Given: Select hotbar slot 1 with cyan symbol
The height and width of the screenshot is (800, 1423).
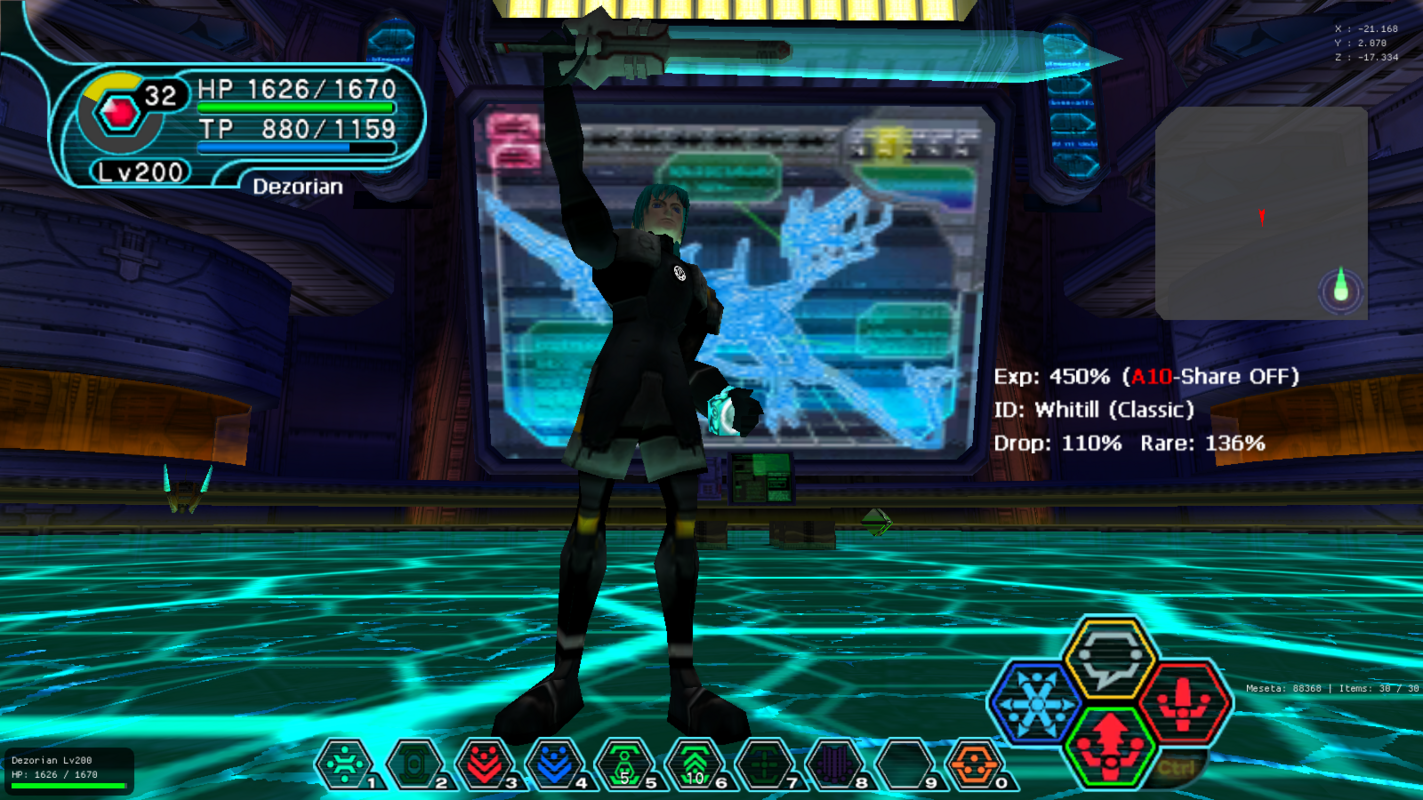Looking at the screenshot, I should (x=345, y=765).
